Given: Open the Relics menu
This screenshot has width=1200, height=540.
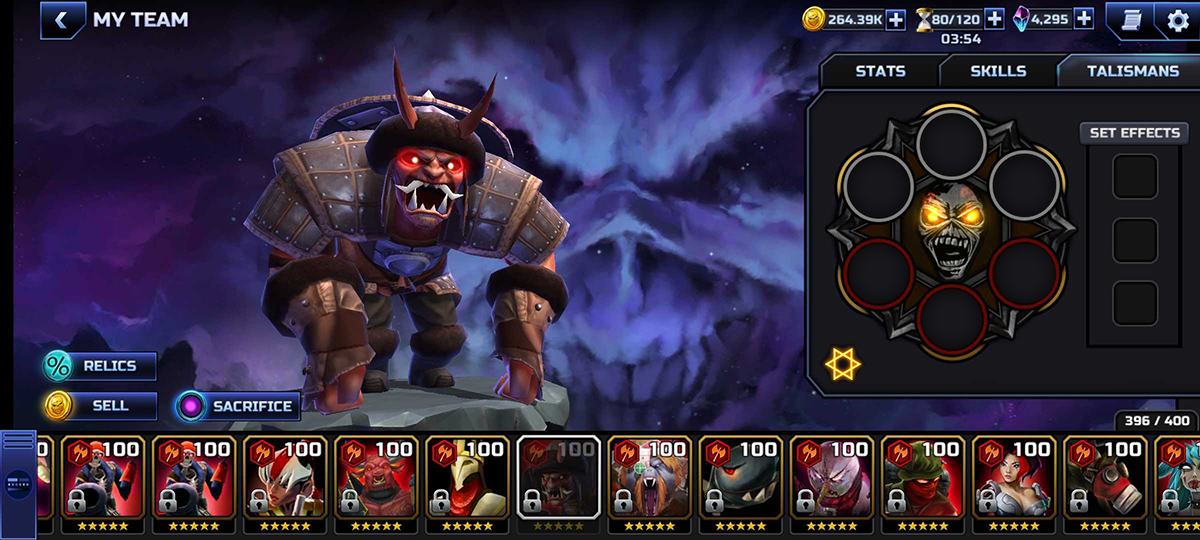Looking at the screenshot, I should pos(99,366).
